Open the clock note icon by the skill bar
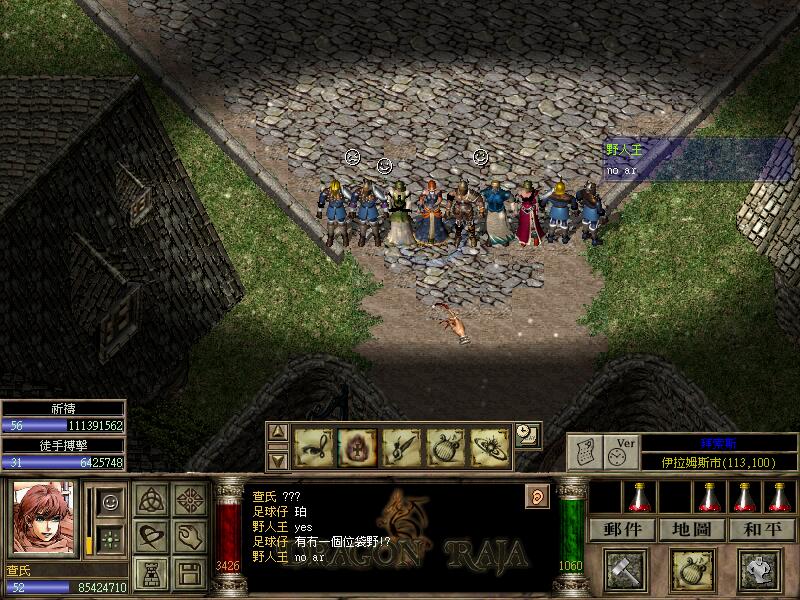 point(527,435)
